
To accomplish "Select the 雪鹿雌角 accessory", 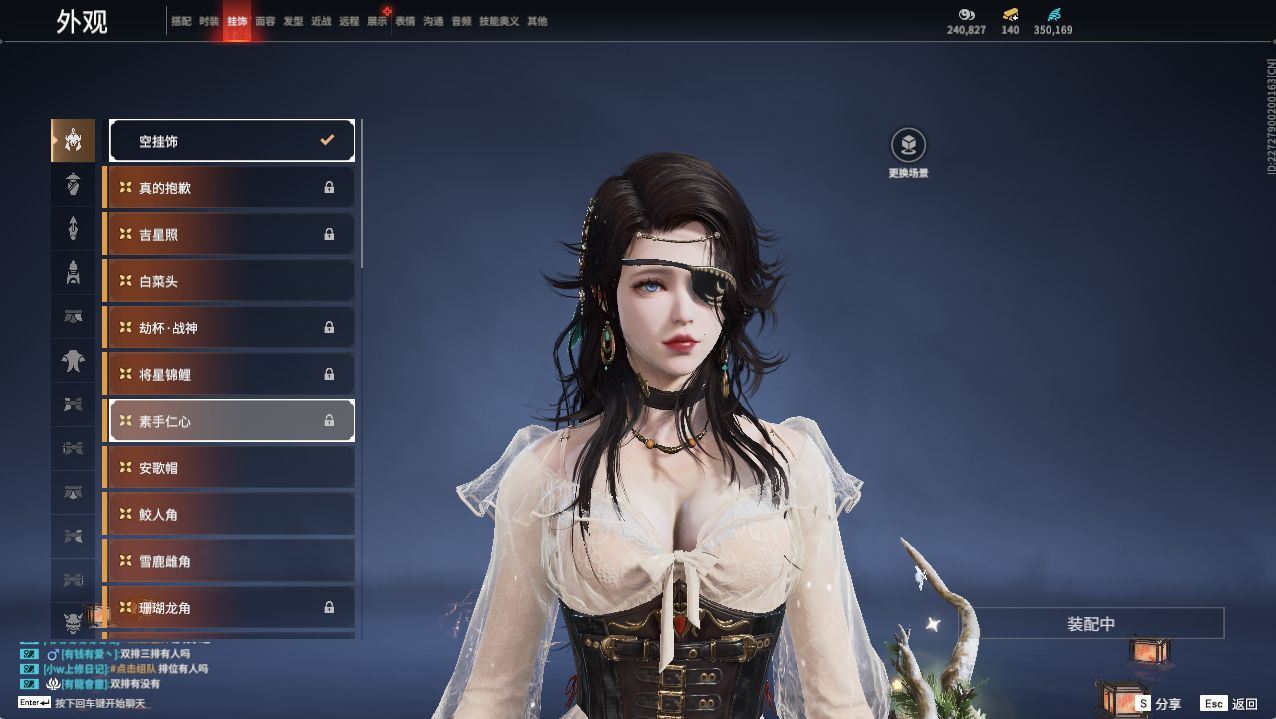I will [x=230, y=561].
